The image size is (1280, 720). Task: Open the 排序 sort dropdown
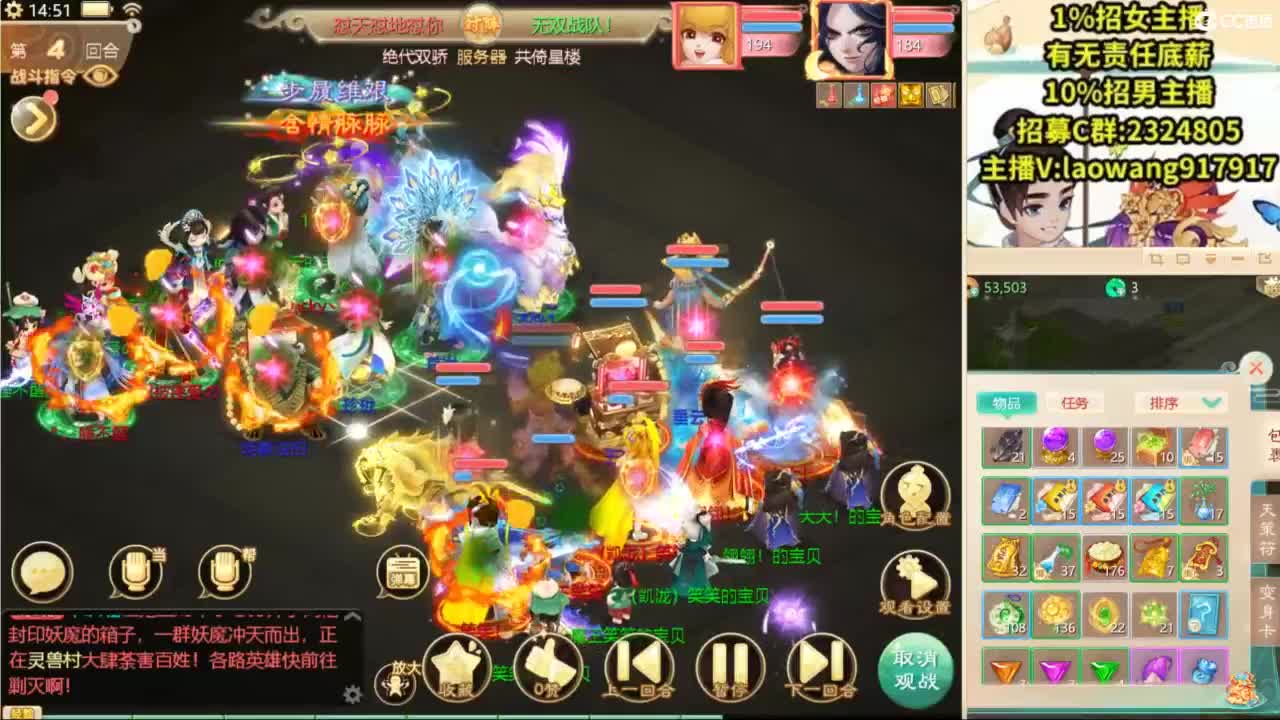pyautogui.click(x=1179, y=403)
